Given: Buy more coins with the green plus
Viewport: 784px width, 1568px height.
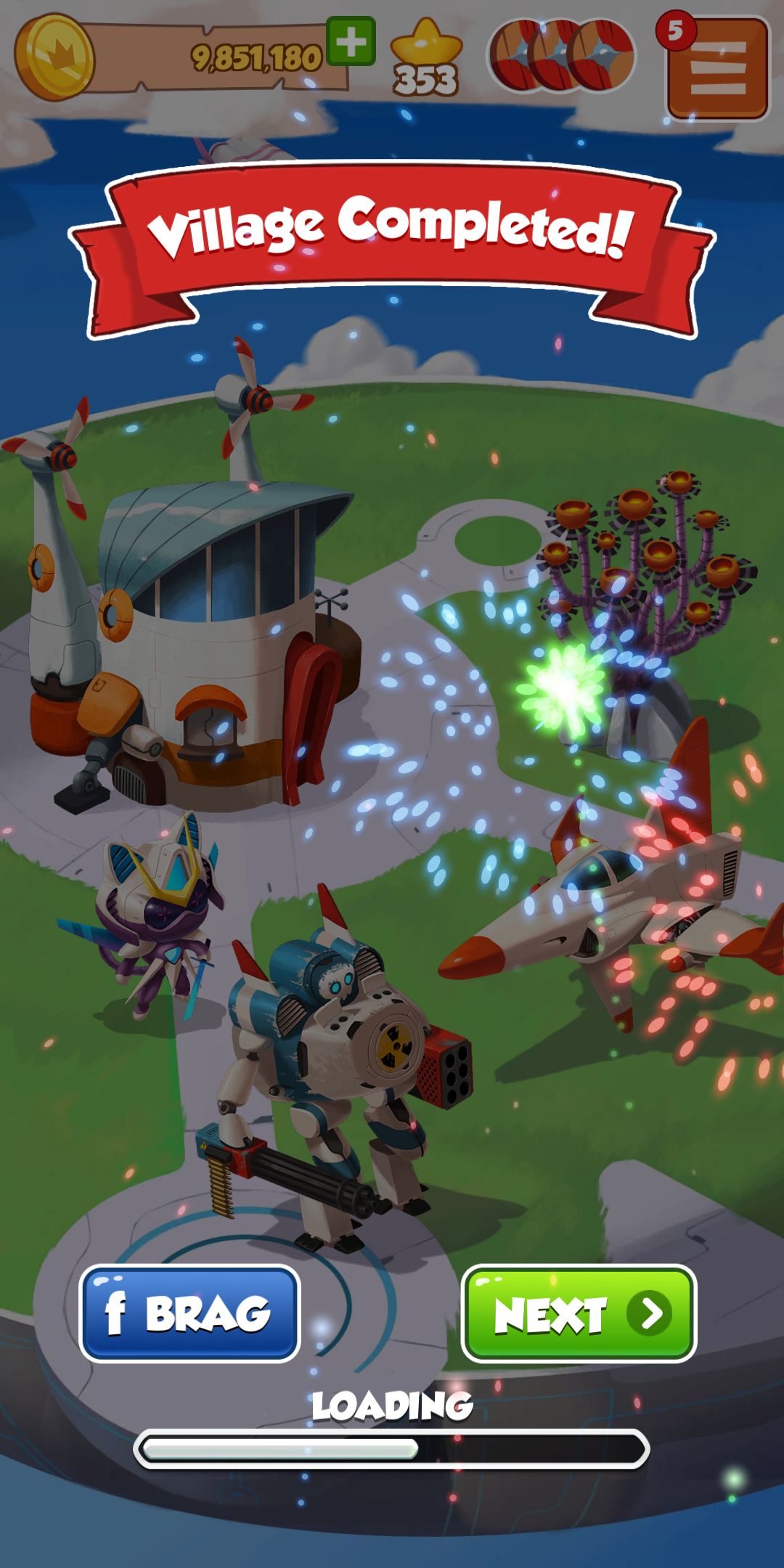Looking at the screenshot, I should click(351, 41).
